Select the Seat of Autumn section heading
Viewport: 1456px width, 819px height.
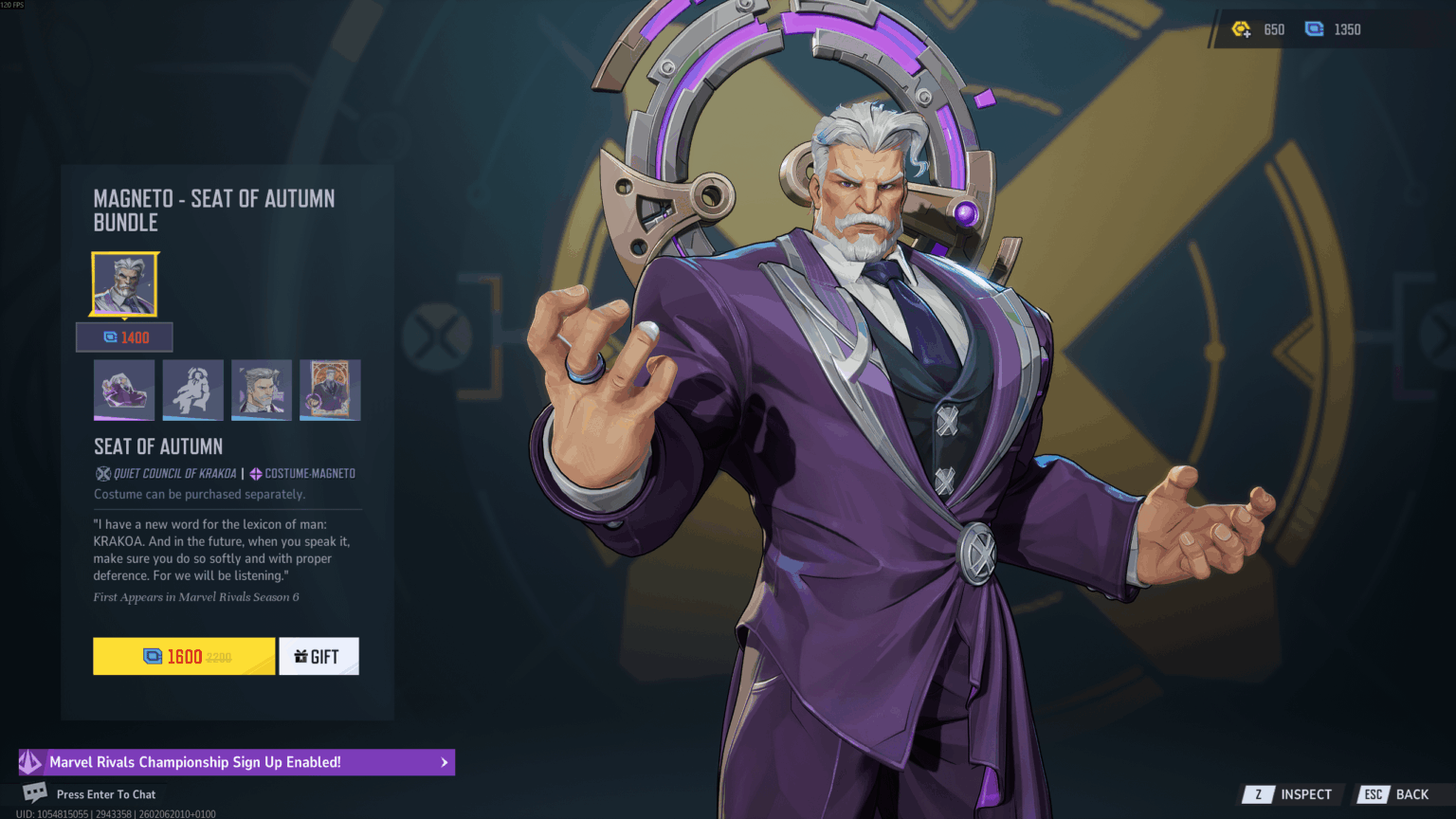point(157,446)
